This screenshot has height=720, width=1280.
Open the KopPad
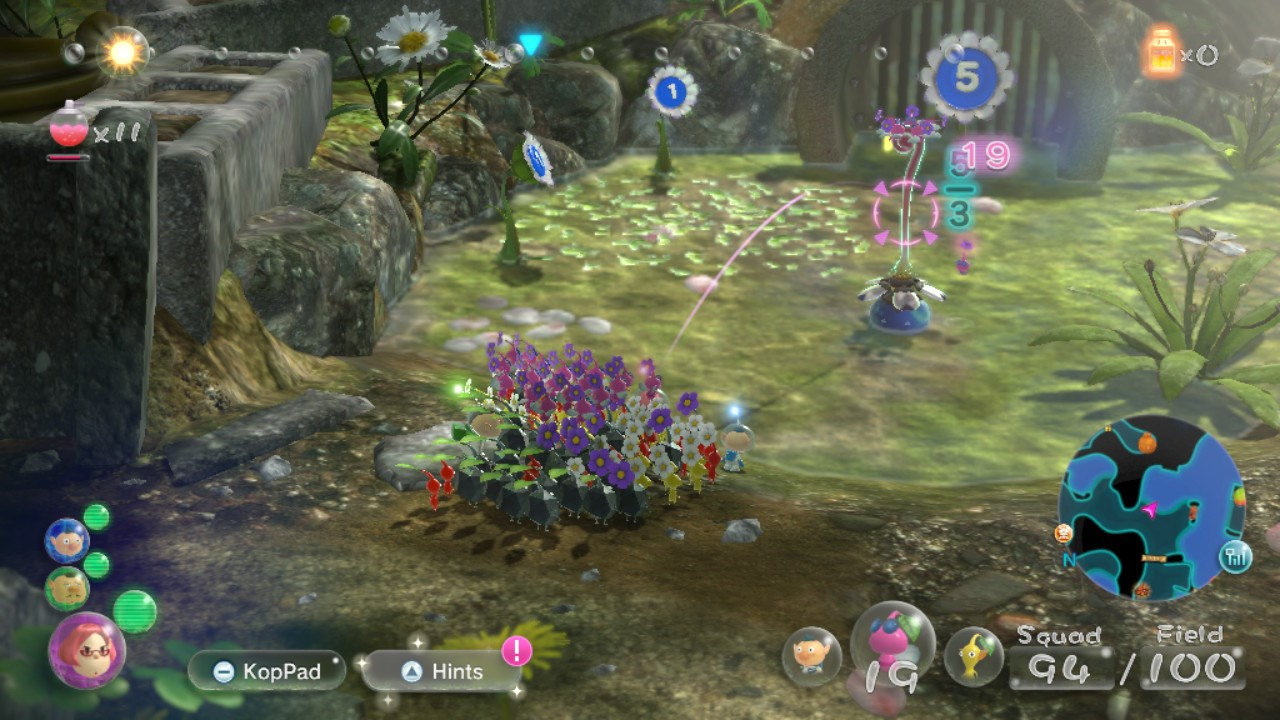[266, 671]
